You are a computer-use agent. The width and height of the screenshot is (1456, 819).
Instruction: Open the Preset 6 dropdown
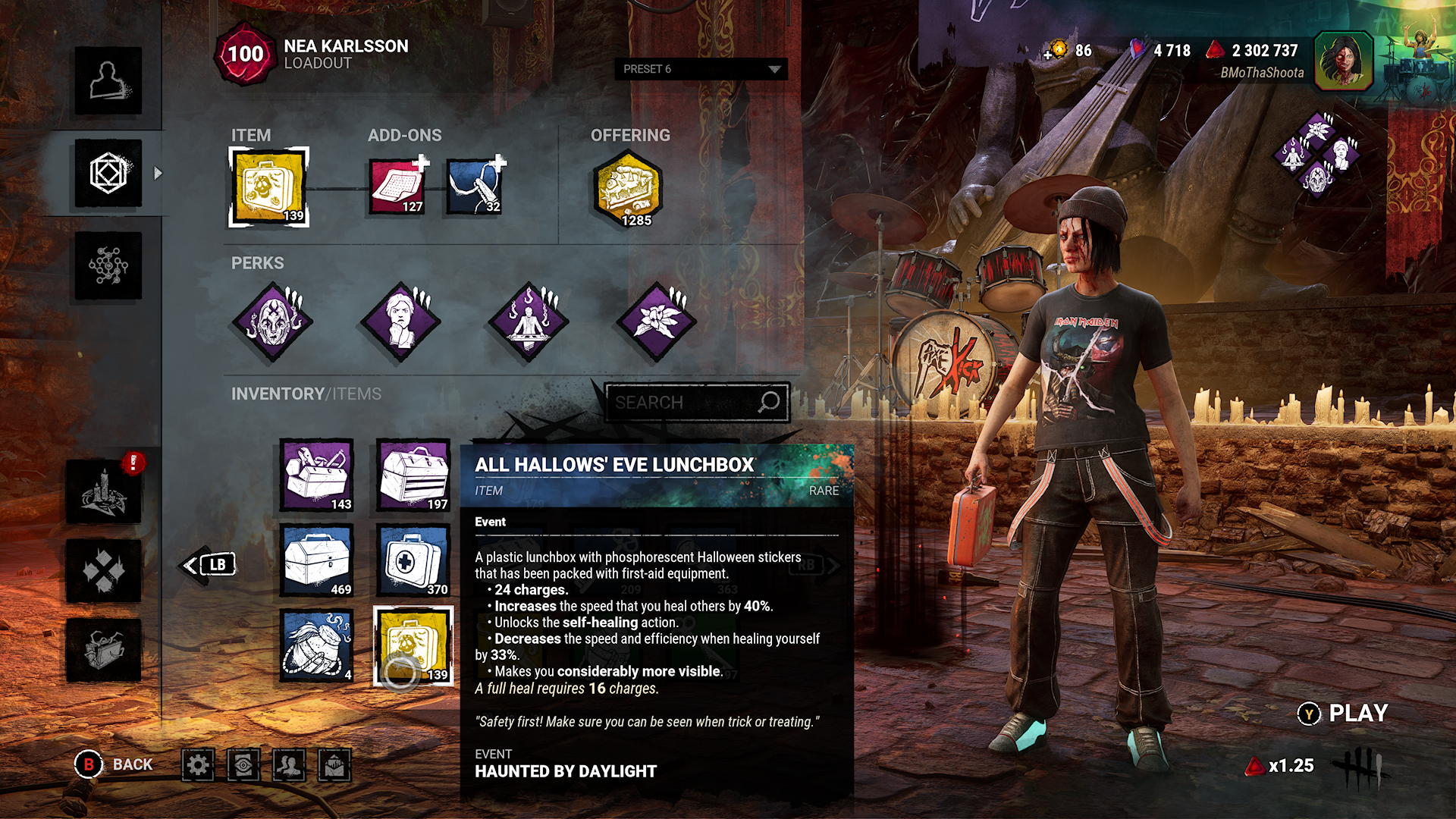click(x=701, y=69)
